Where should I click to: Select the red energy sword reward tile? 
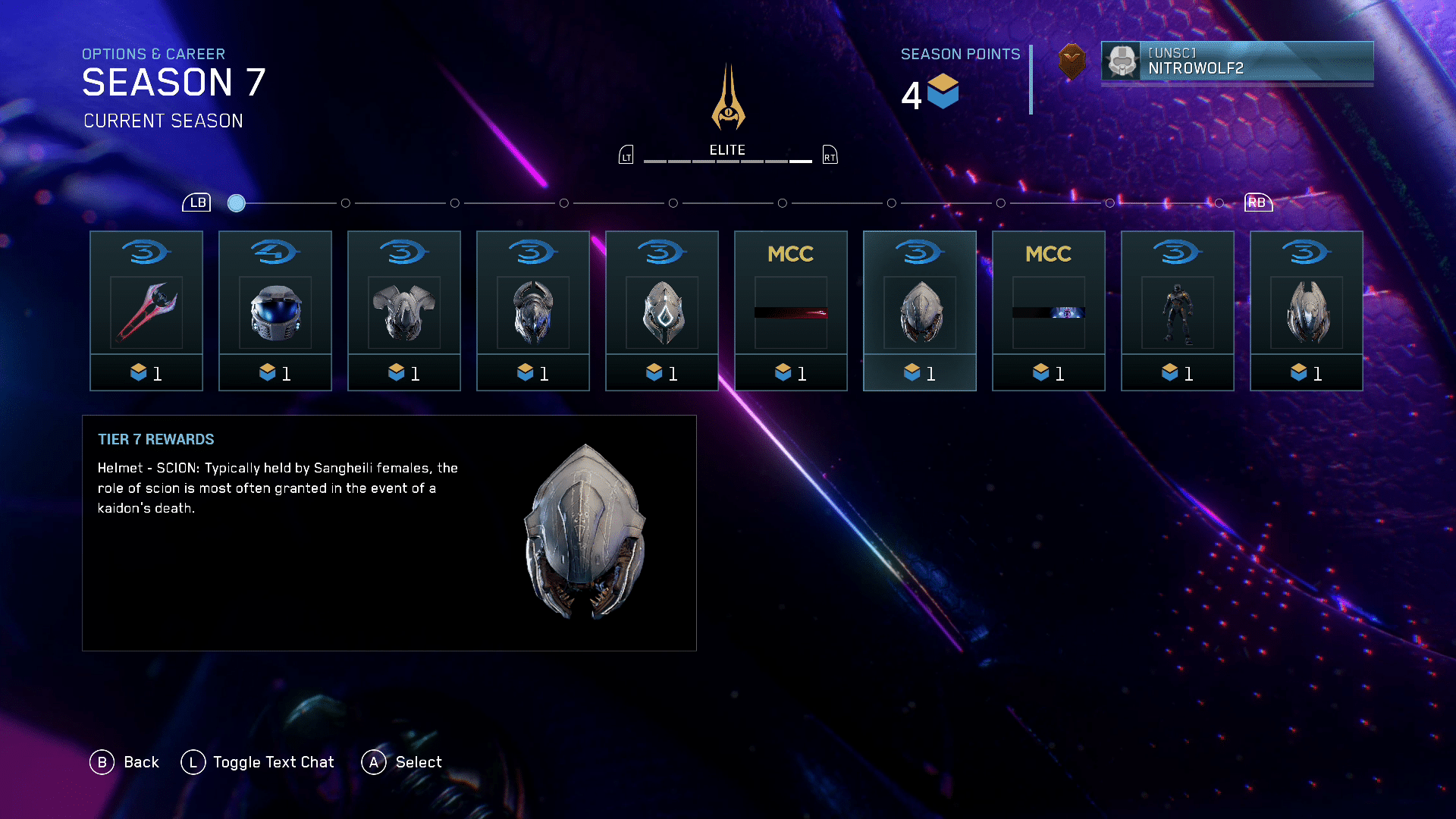pyautogui.click(x=146, y=311)
